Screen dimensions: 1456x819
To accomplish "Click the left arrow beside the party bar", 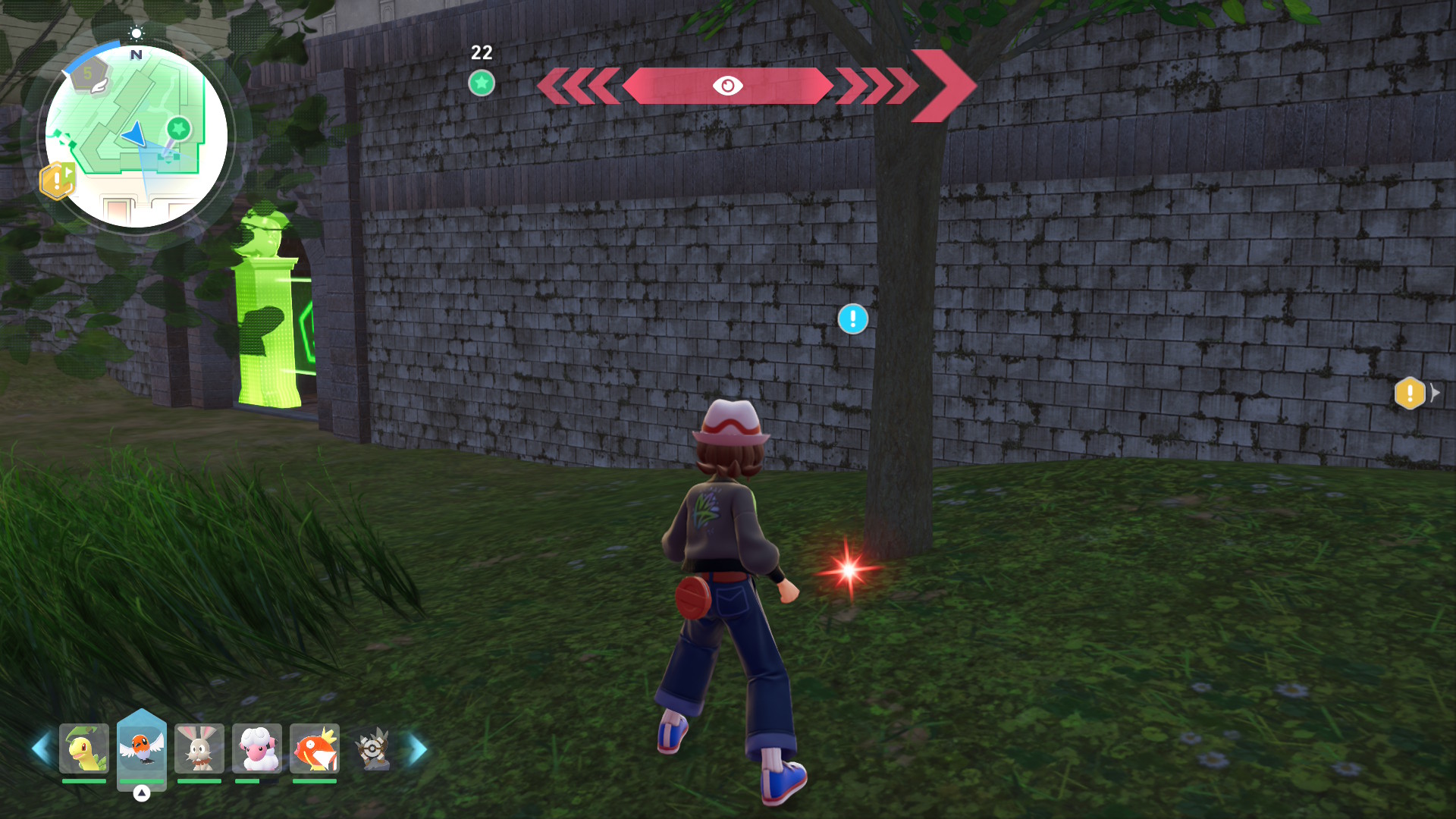I will [40, 749].
